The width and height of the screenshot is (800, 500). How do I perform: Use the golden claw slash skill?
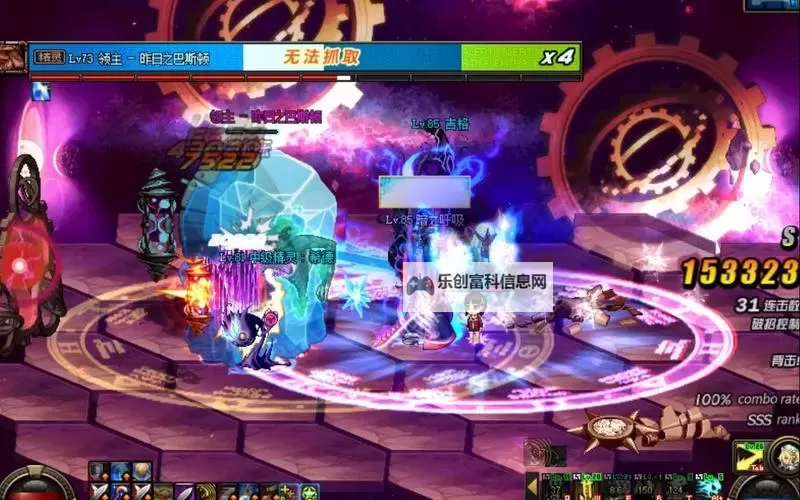[x=206, y=491]
